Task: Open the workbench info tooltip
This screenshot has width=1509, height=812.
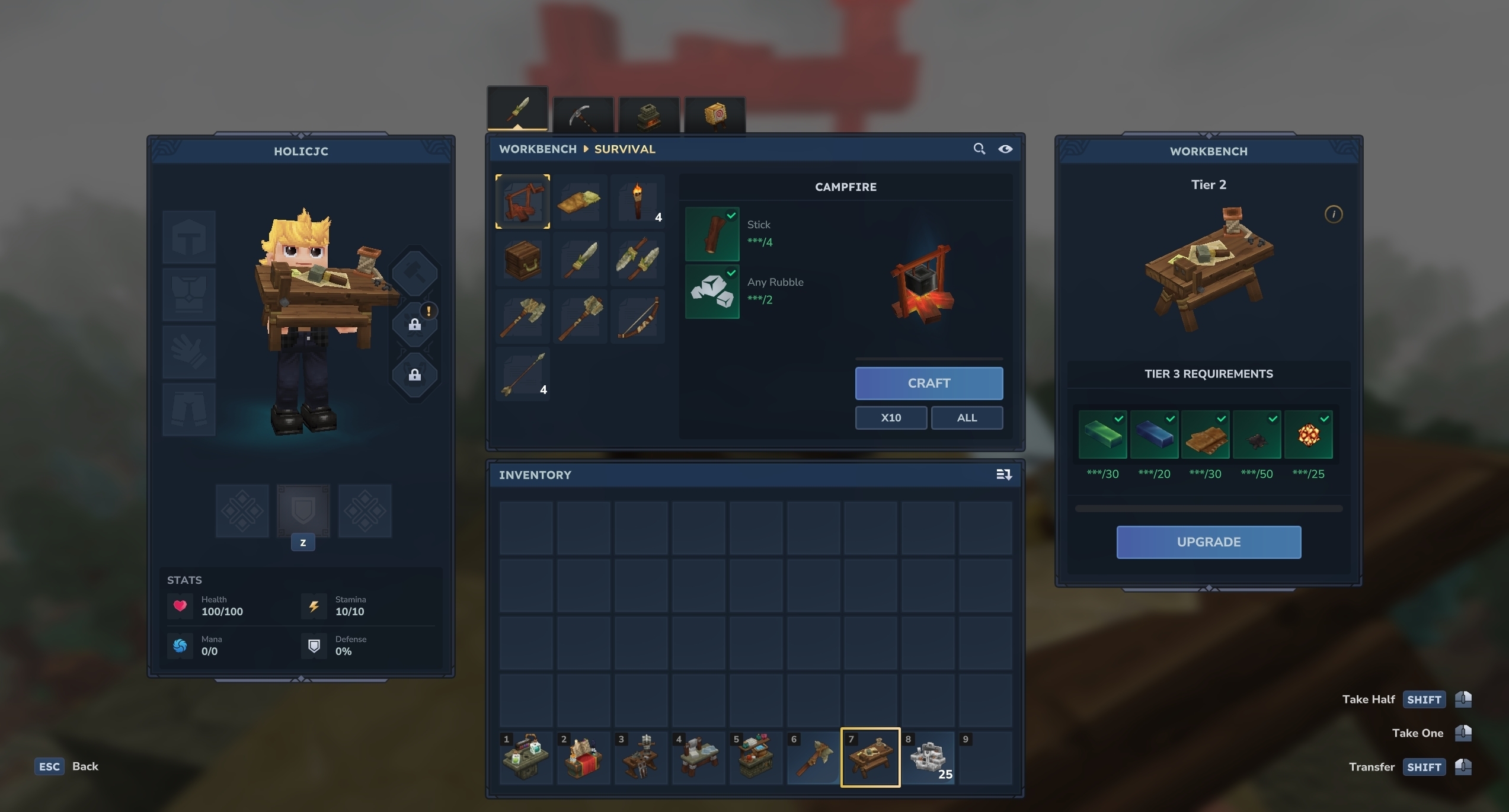Action: (1334, 215)
